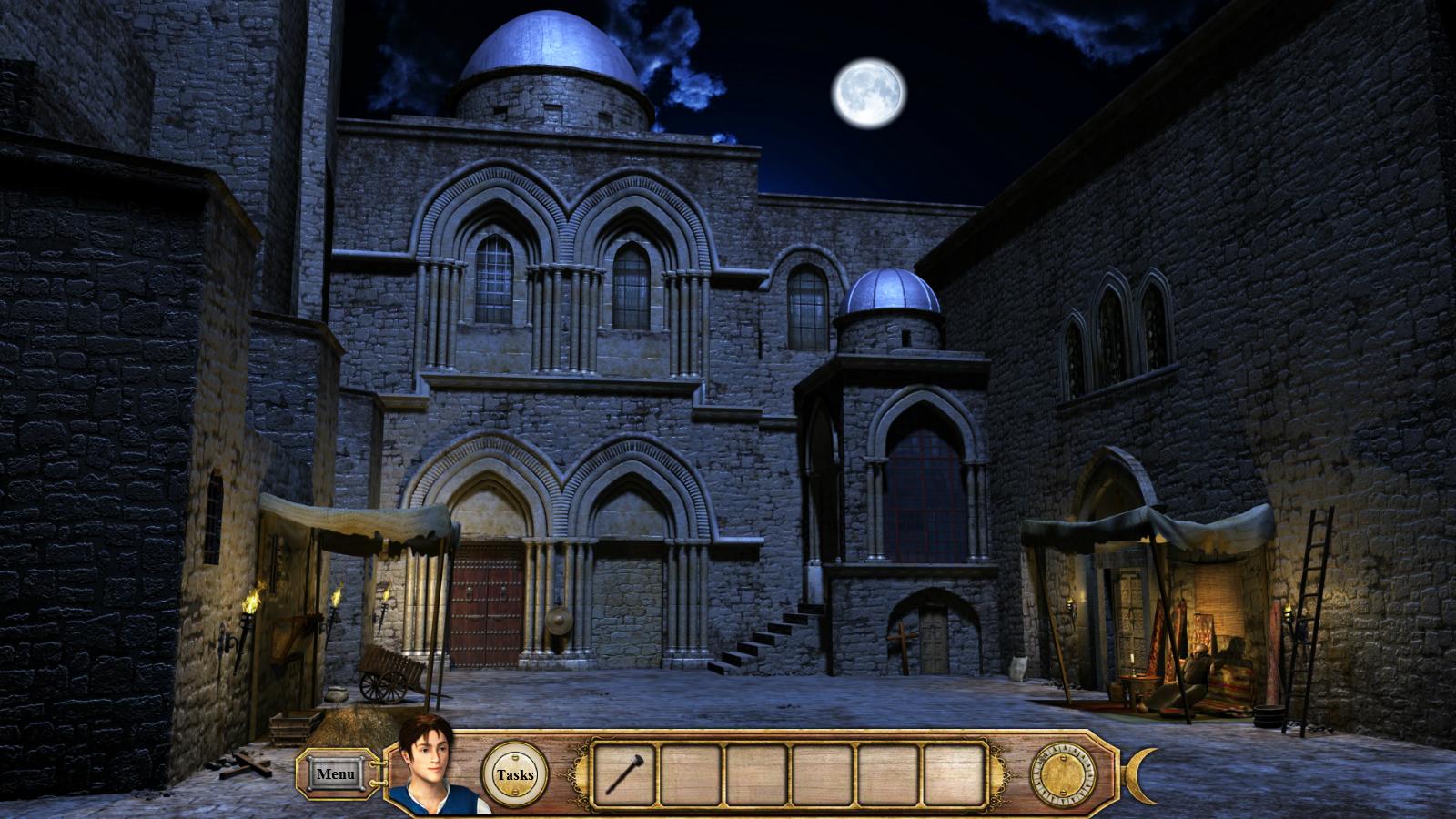Viewport: 1456px width, 819px height.
Task: Select the hammer in the inventory
Action: tap(623, 773)
